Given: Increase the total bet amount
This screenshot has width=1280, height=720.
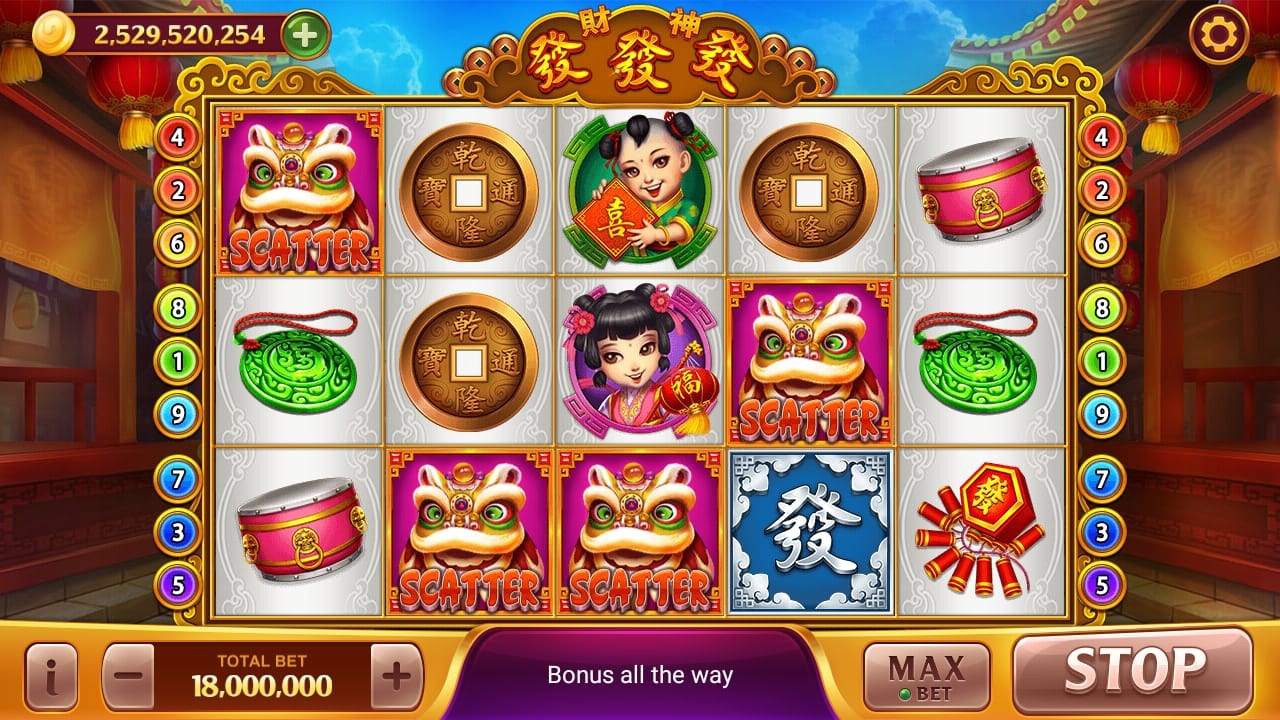Looking at the screenshot, I should (397, 676).
